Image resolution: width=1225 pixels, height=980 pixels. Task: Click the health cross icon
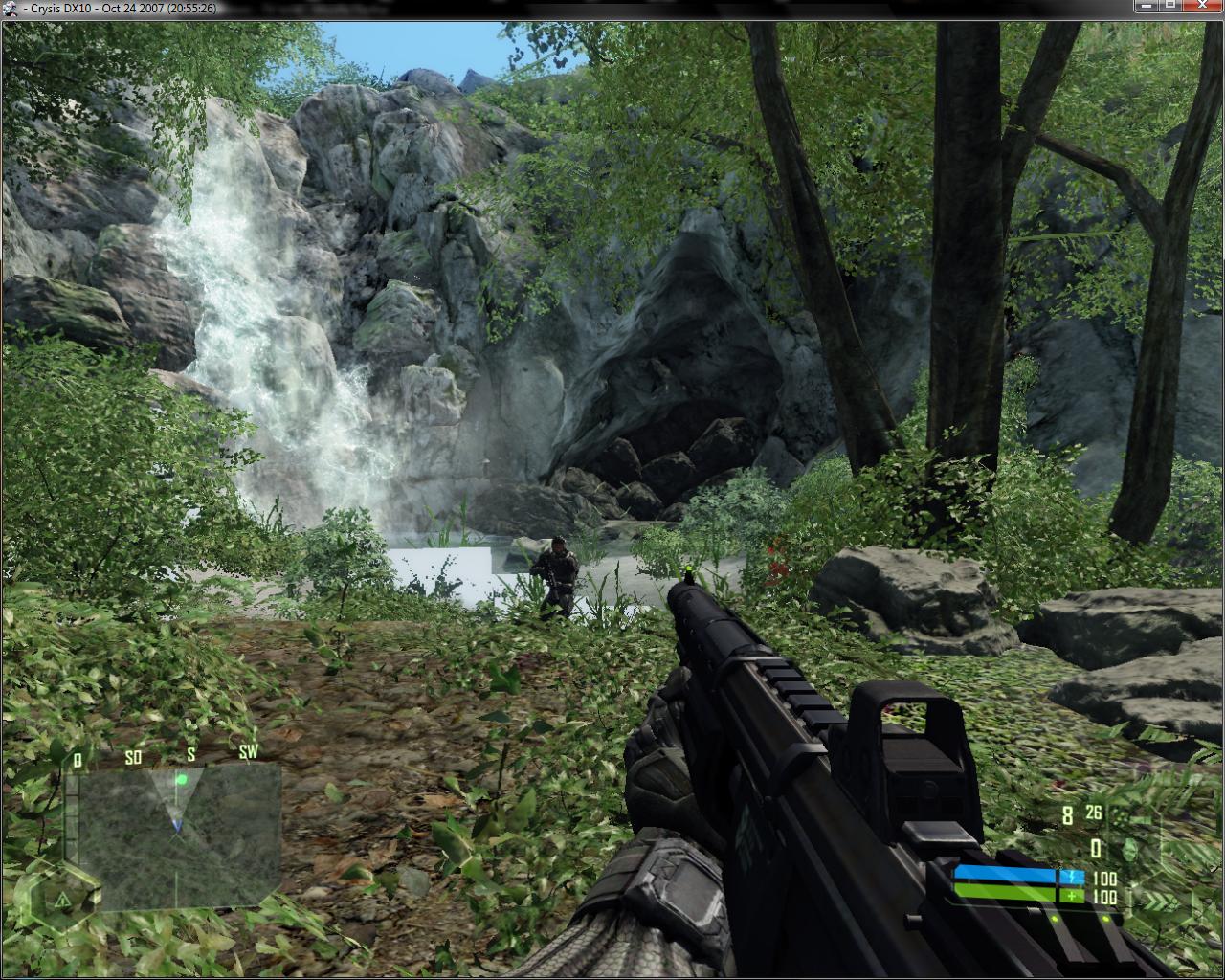pos(1073,896)
